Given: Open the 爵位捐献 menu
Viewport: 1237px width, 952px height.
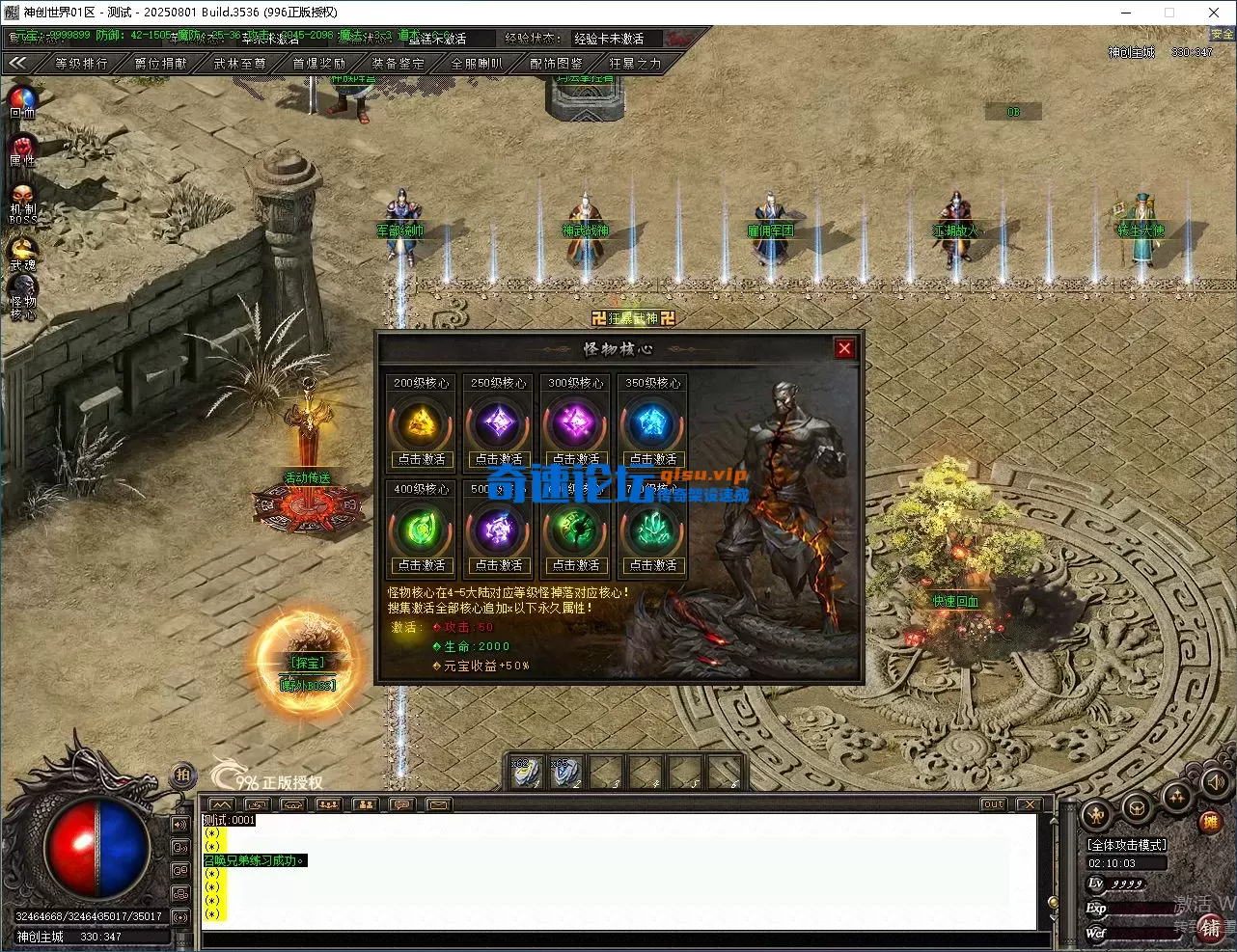Looking at the screenshot, I should (x=160, y=64).
